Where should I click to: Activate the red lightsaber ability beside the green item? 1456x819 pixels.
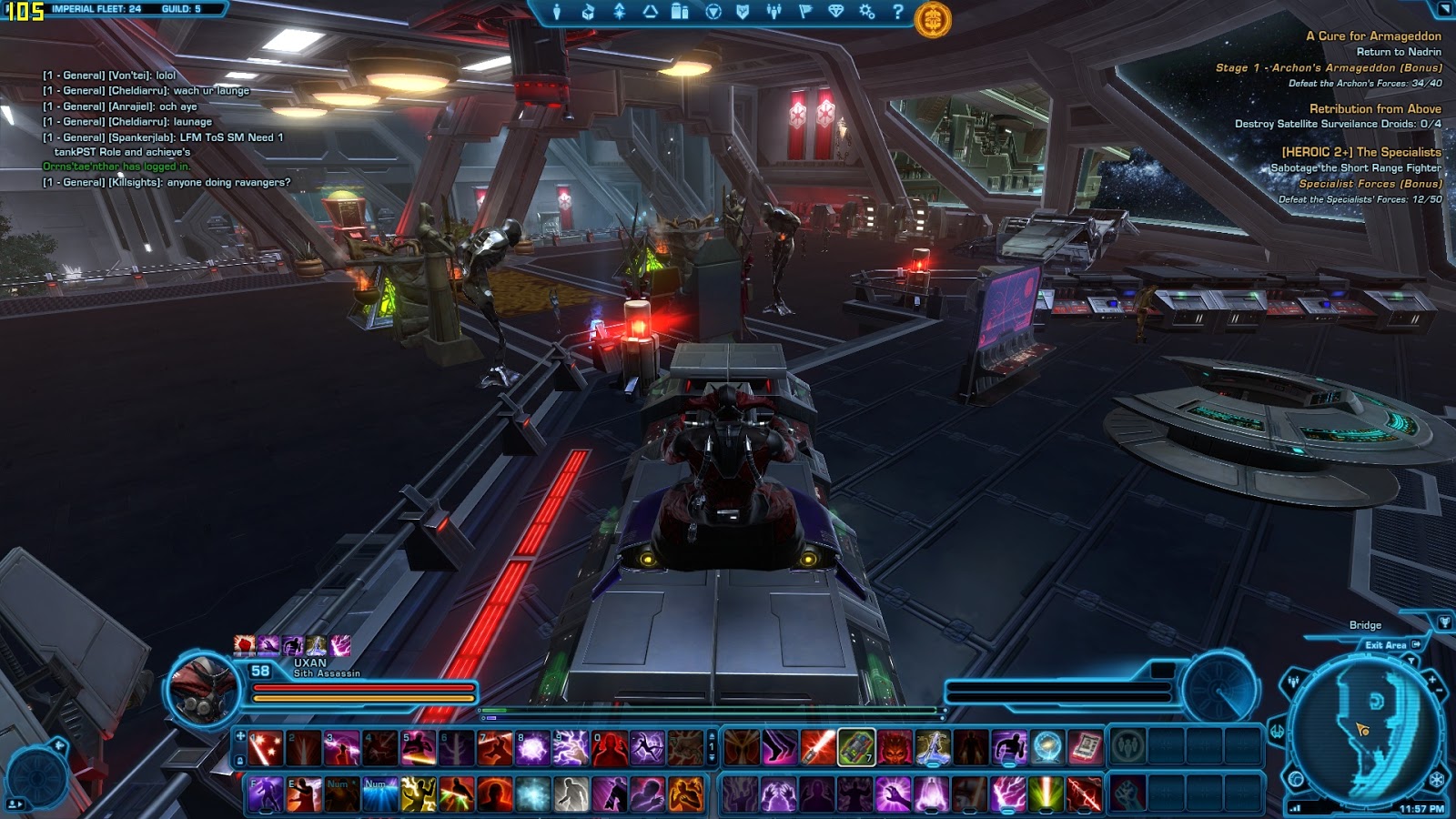click(x=817, y=748)
